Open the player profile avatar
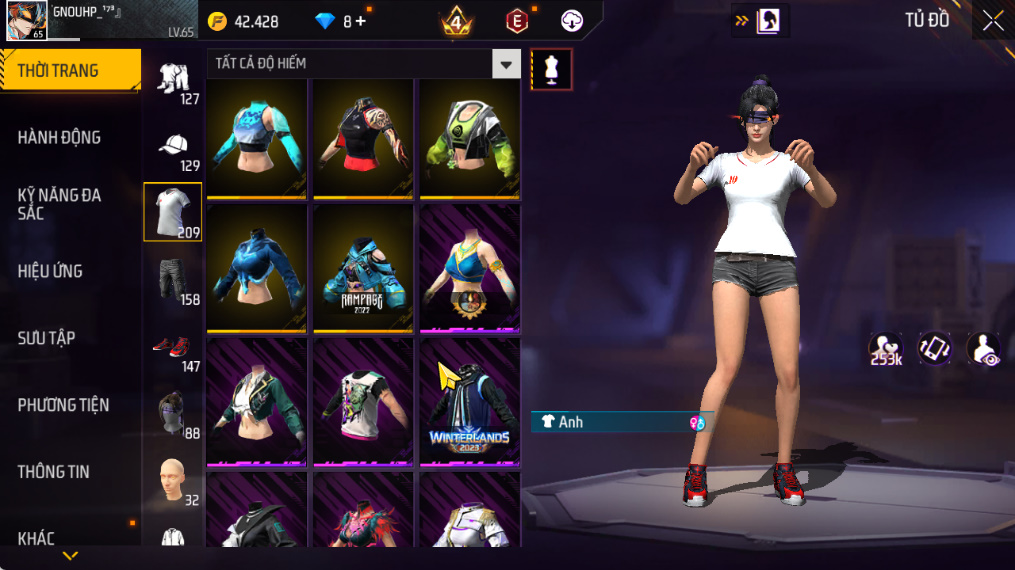1015x570 pixels. tap(26, 20)
